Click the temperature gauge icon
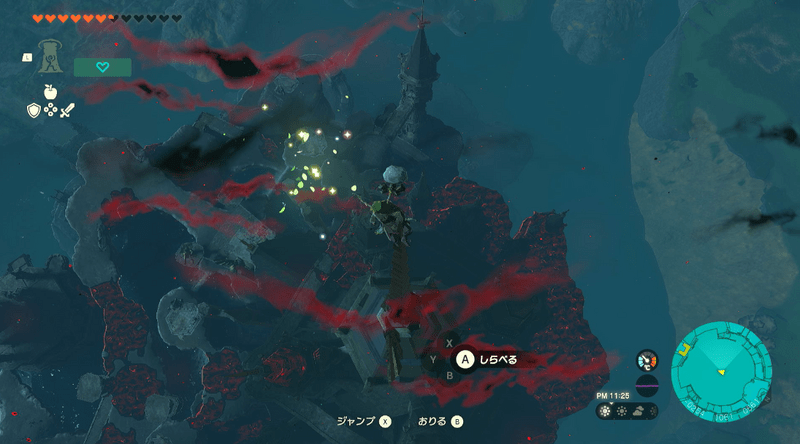 click(647, 360)
